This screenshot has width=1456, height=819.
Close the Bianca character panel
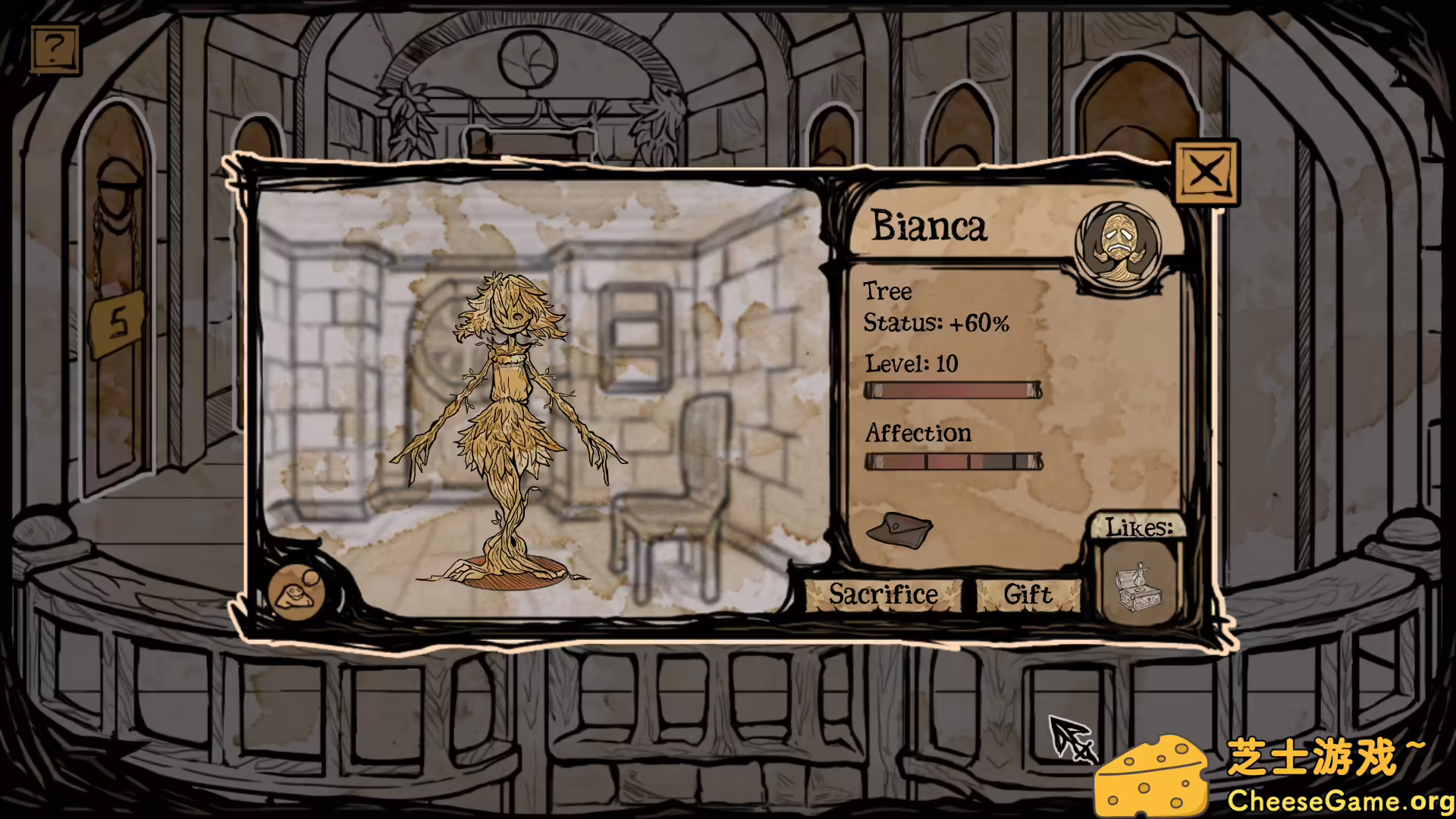pyautogui.click(x=1206, y=172)
